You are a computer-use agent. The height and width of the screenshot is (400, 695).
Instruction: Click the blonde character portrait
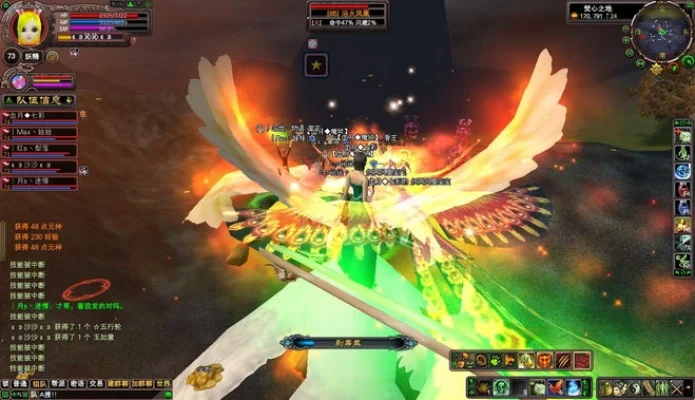(x=23, y=24)
